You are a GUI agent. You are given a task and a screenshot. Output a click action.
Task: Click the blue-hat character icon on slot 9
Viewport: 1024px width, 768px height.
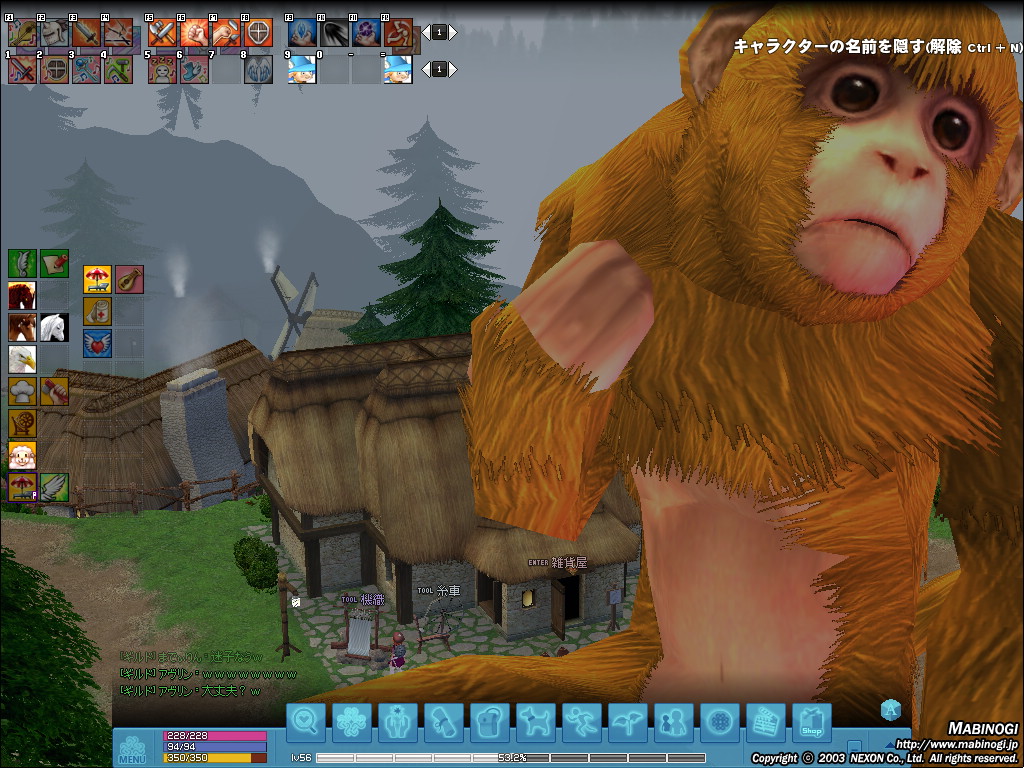(x=302, y=69)
